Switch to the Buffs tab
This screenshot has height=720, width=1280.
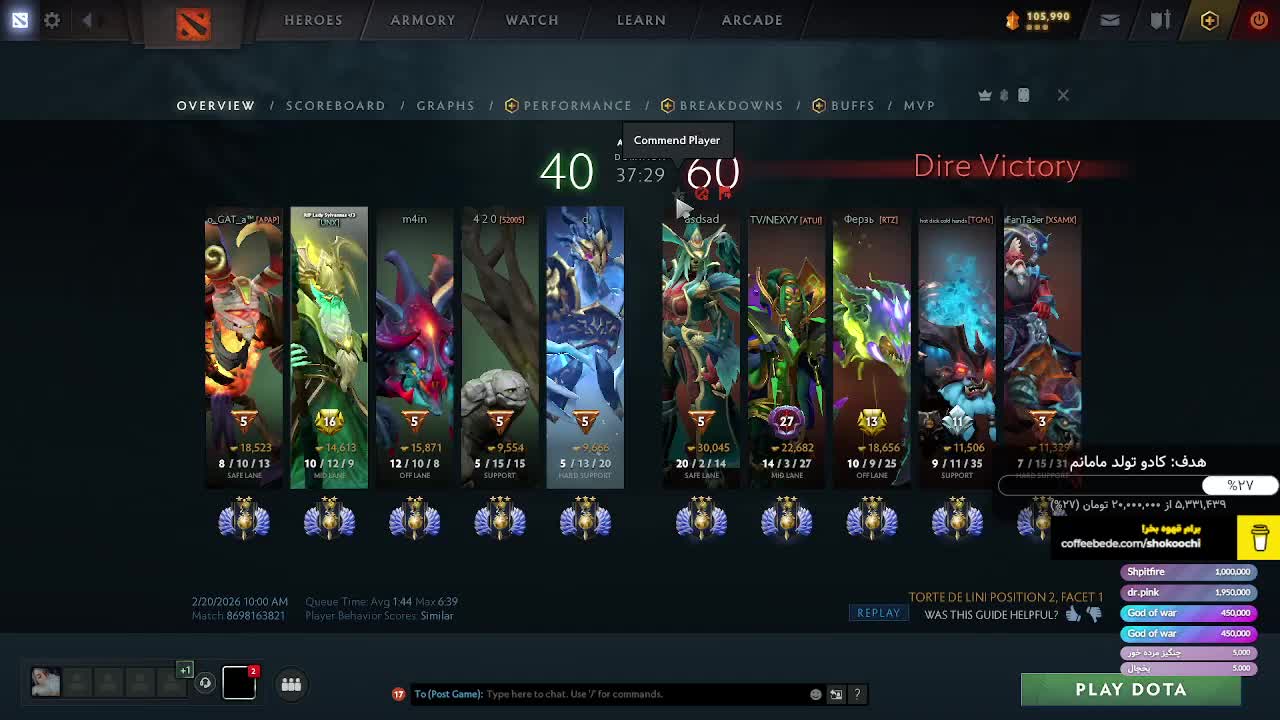click(852, 105)
